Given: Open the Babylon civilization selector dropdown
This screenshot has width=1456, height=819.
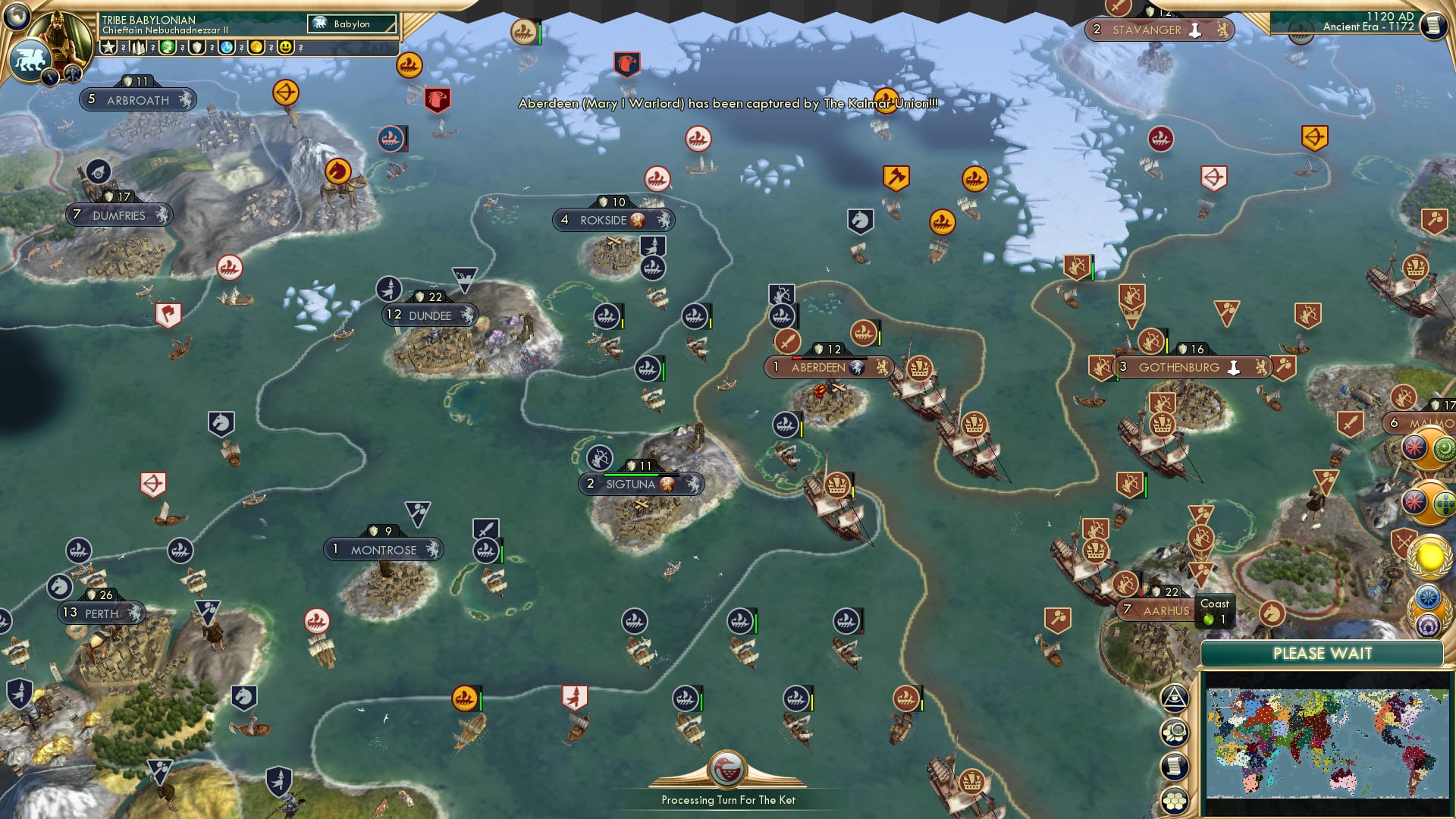Looking at the screenshot, I should point(353,24).
